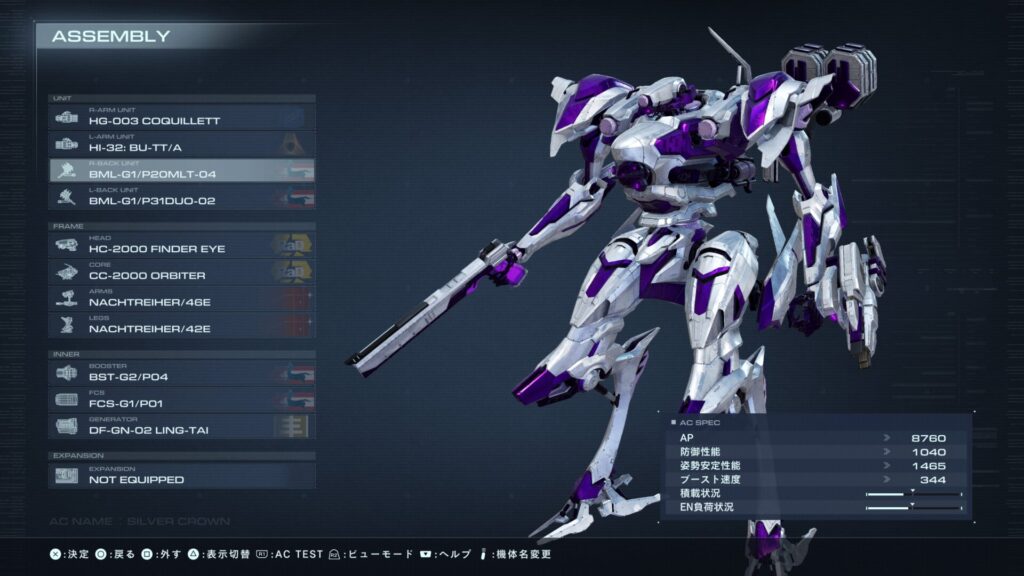Choose the DF-GN-02 LING-TAI generator
Viewport: 1024px width, 576px height.
pos(182,426)
